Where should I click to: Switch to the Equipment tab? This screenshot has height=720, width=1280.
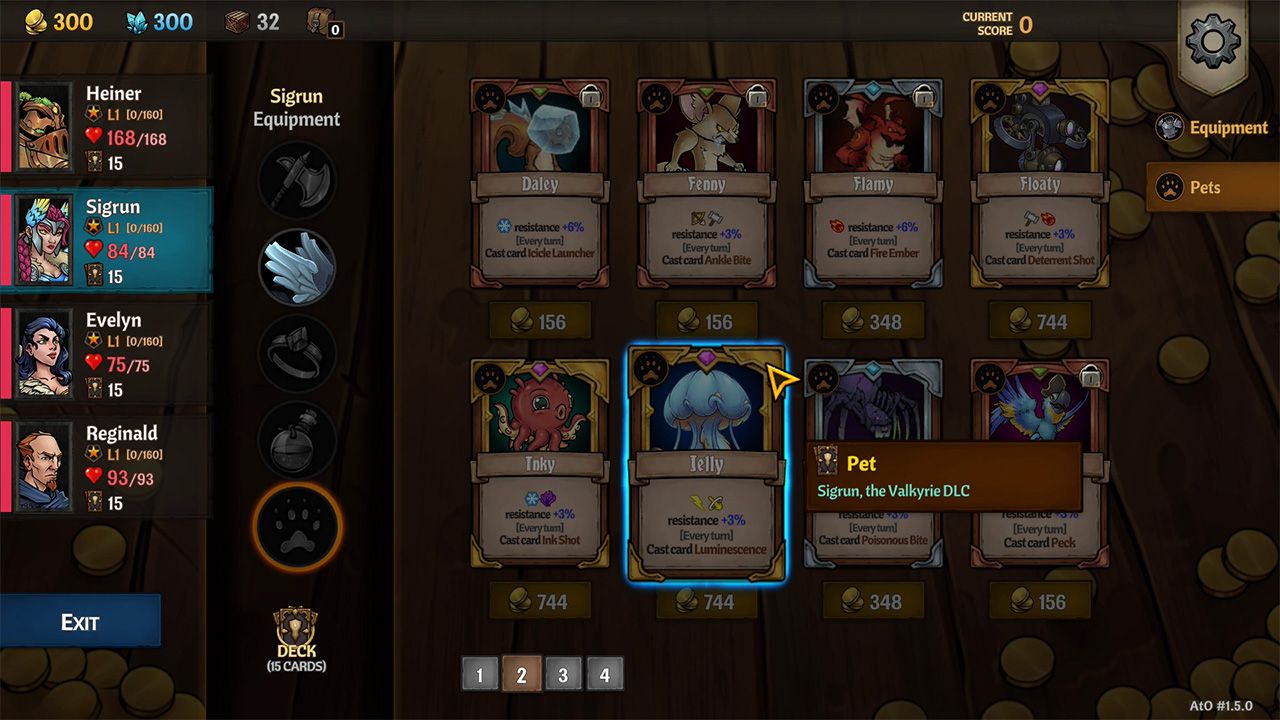[1211, 127]
